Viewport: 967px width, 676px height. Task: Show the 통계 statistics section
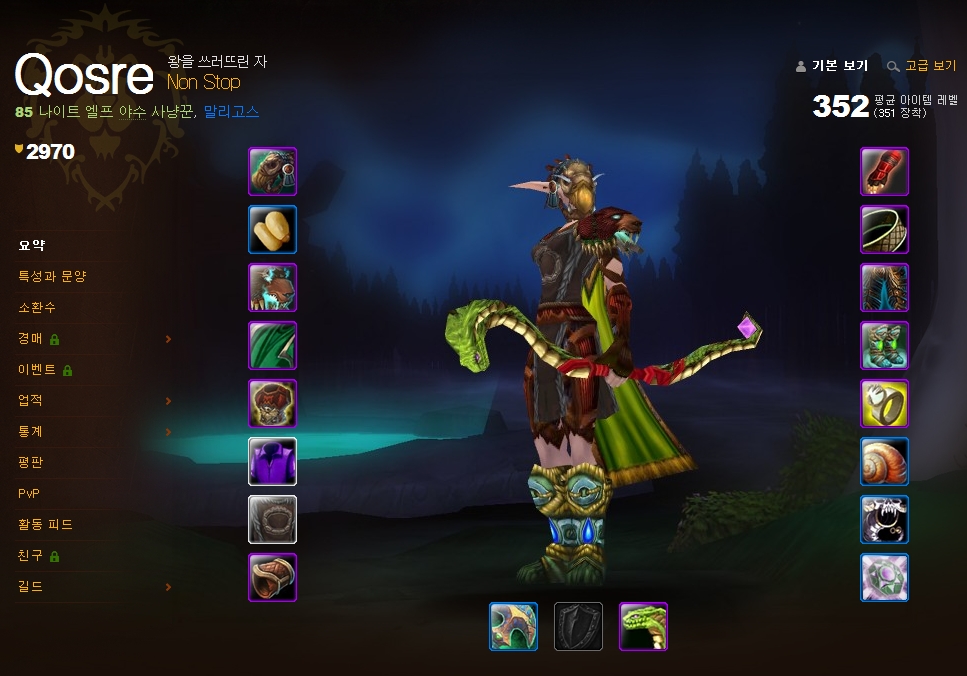[x=31, y=431]
